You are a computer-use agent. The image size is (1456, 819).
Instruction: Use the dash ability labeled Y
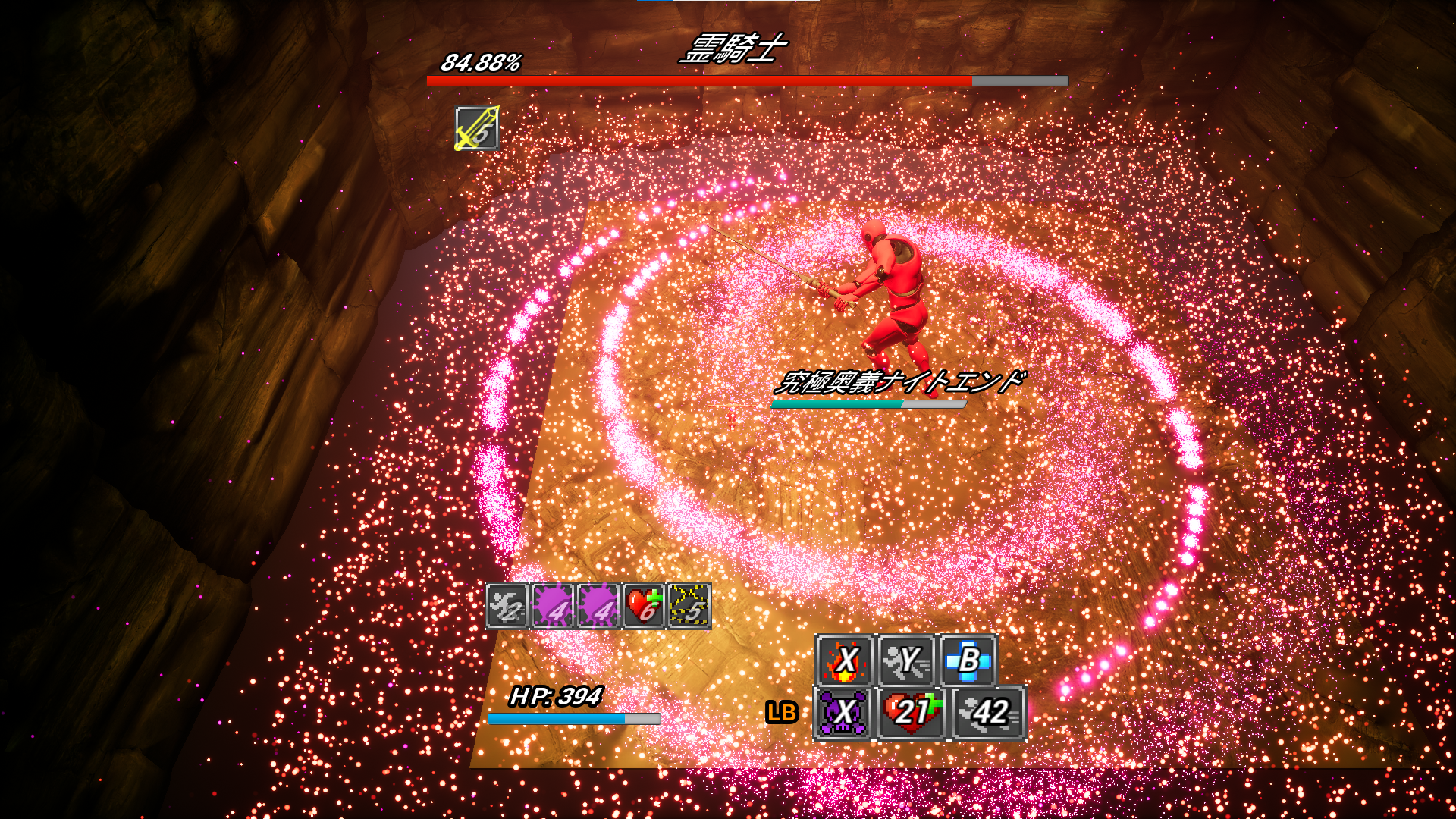906,661
